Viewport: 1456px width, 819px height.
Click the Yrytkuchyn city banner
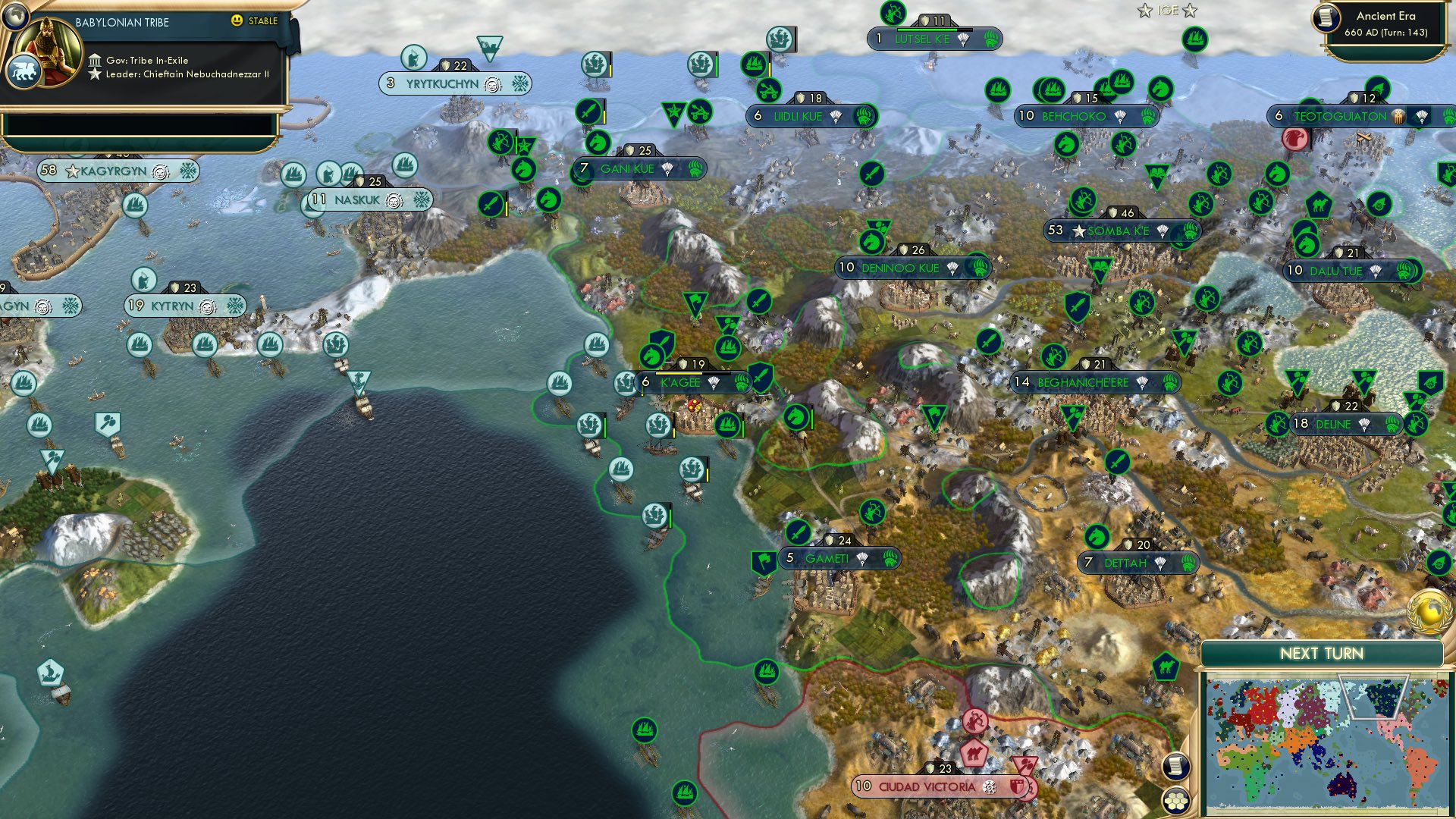point(442,84)
